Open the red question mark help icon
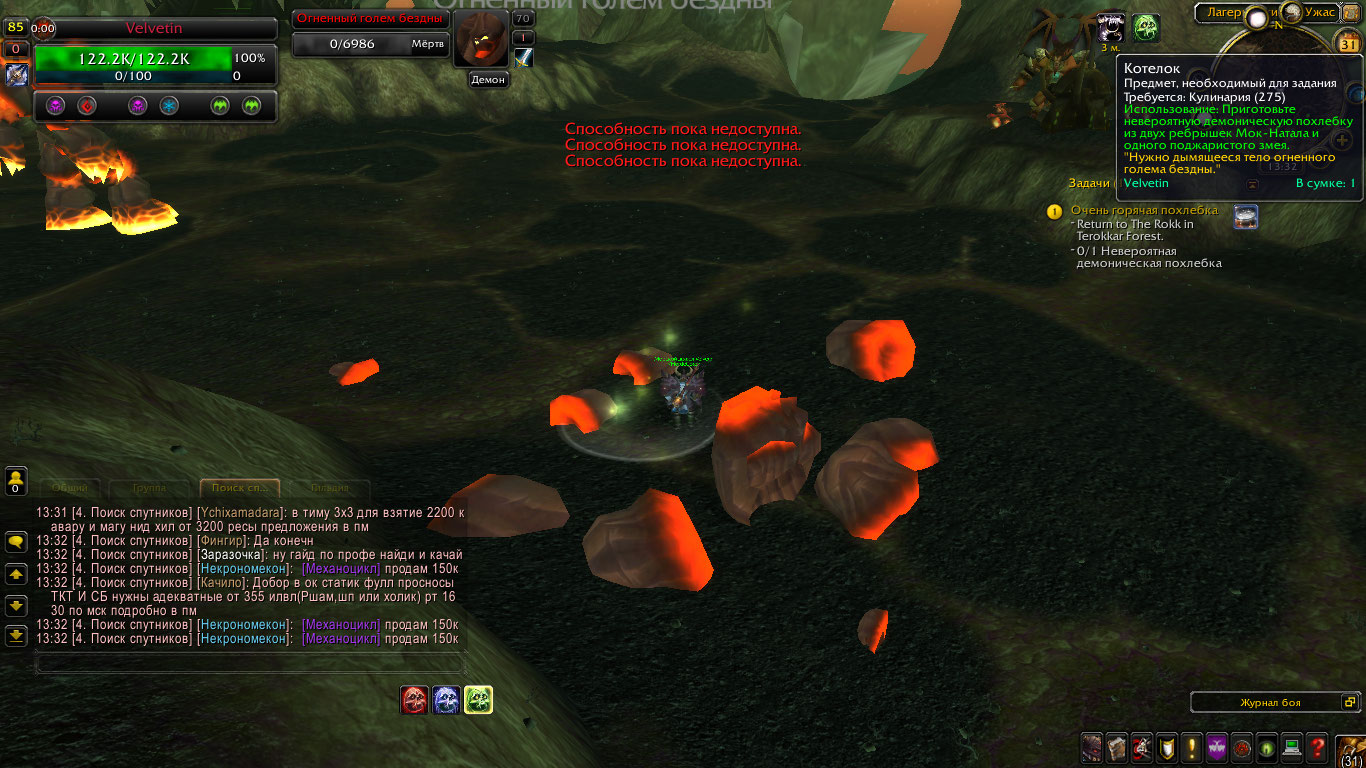The image size is (1366, 768). [x=1318, y=746]
